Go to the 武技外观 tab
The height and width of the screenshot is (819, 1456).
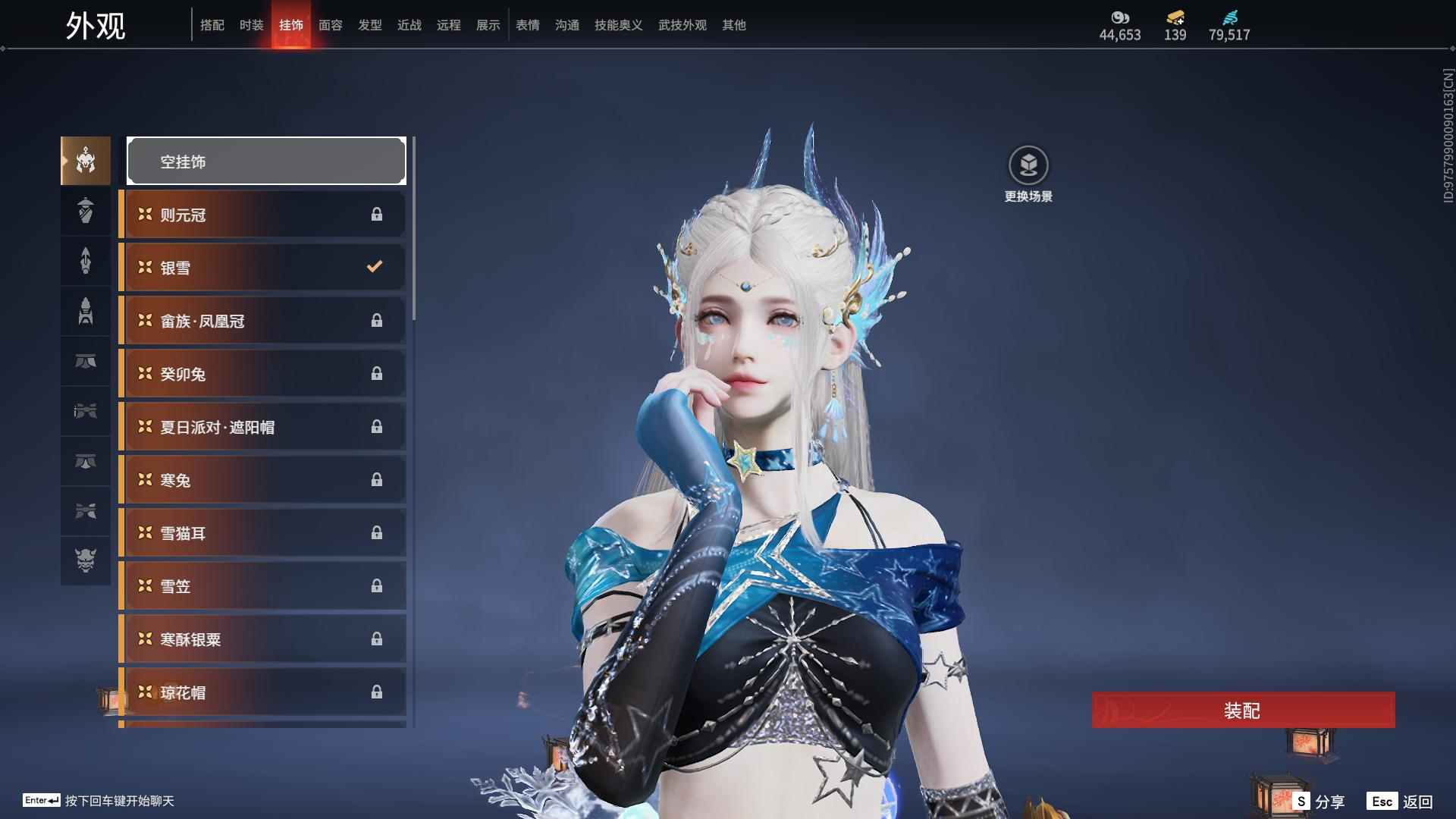click(682, 25)
